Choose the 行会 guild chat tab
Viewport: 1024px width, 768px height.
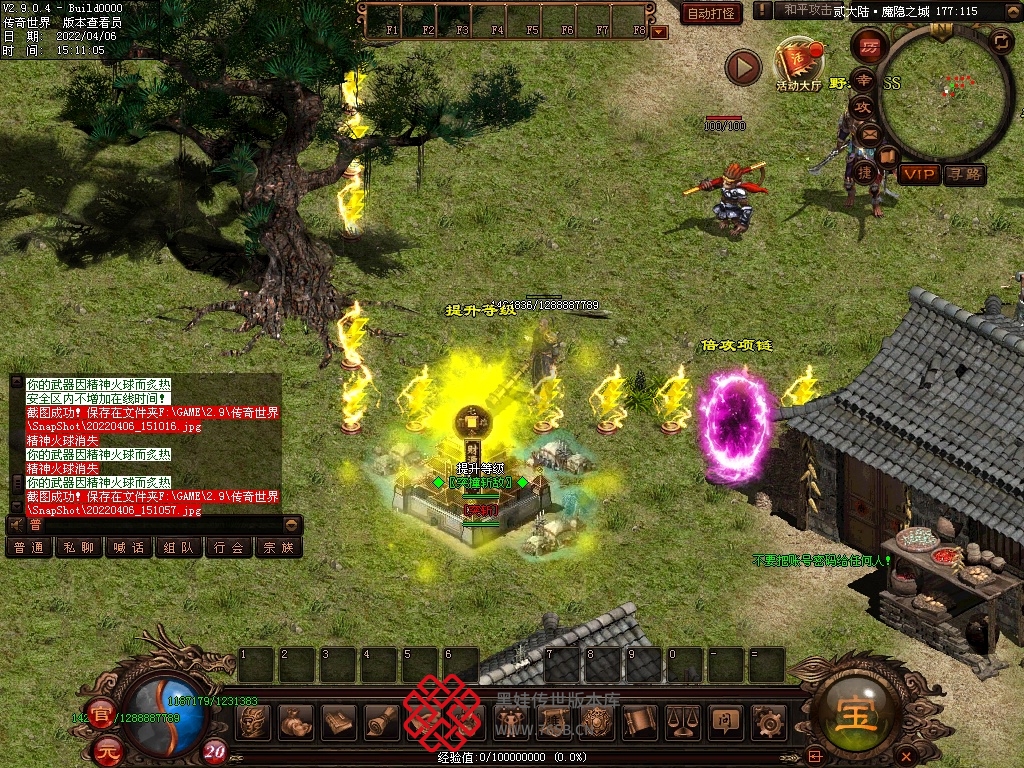(x=229, y=547)
